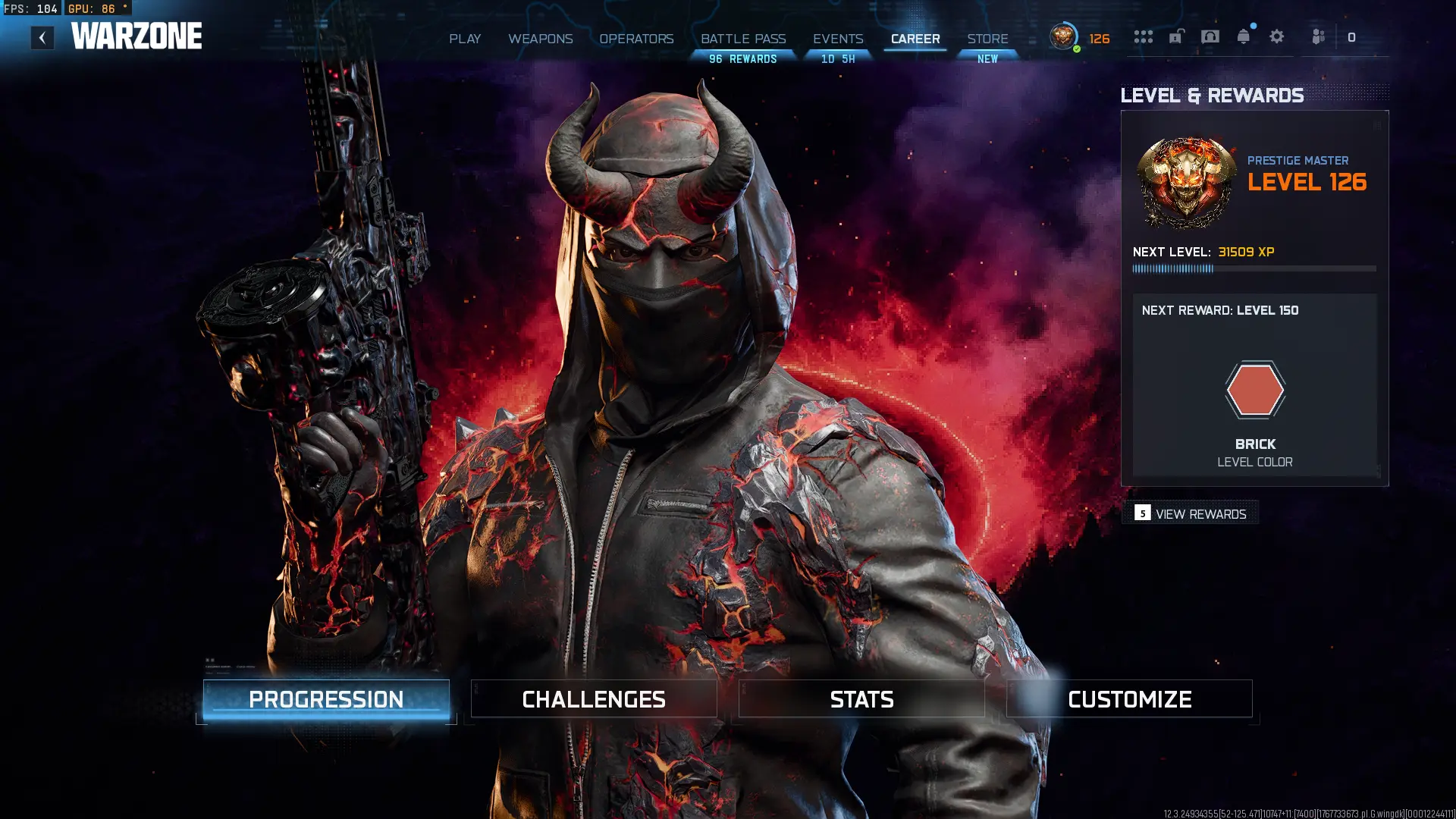
Task: Open the CUSTOMIZE section
Action: (1129, 698)
